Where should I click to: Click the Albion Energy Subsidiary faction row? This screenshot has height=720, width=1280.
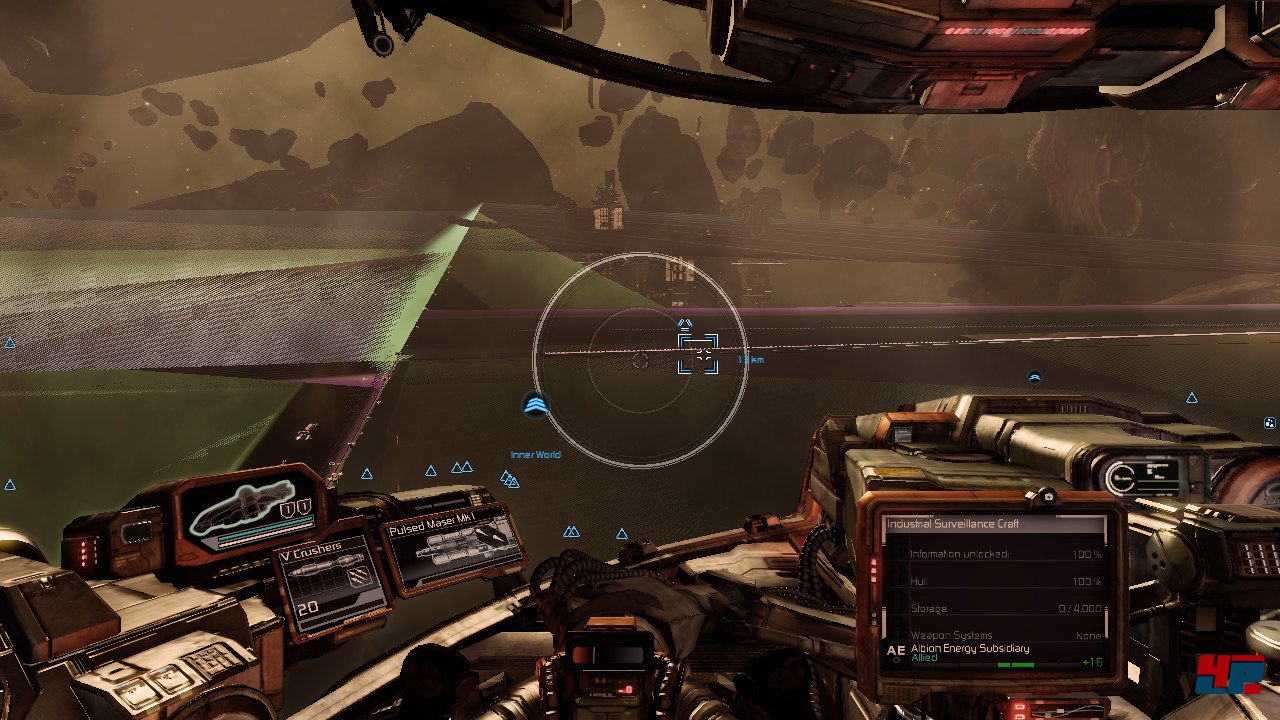click(990, 652)
